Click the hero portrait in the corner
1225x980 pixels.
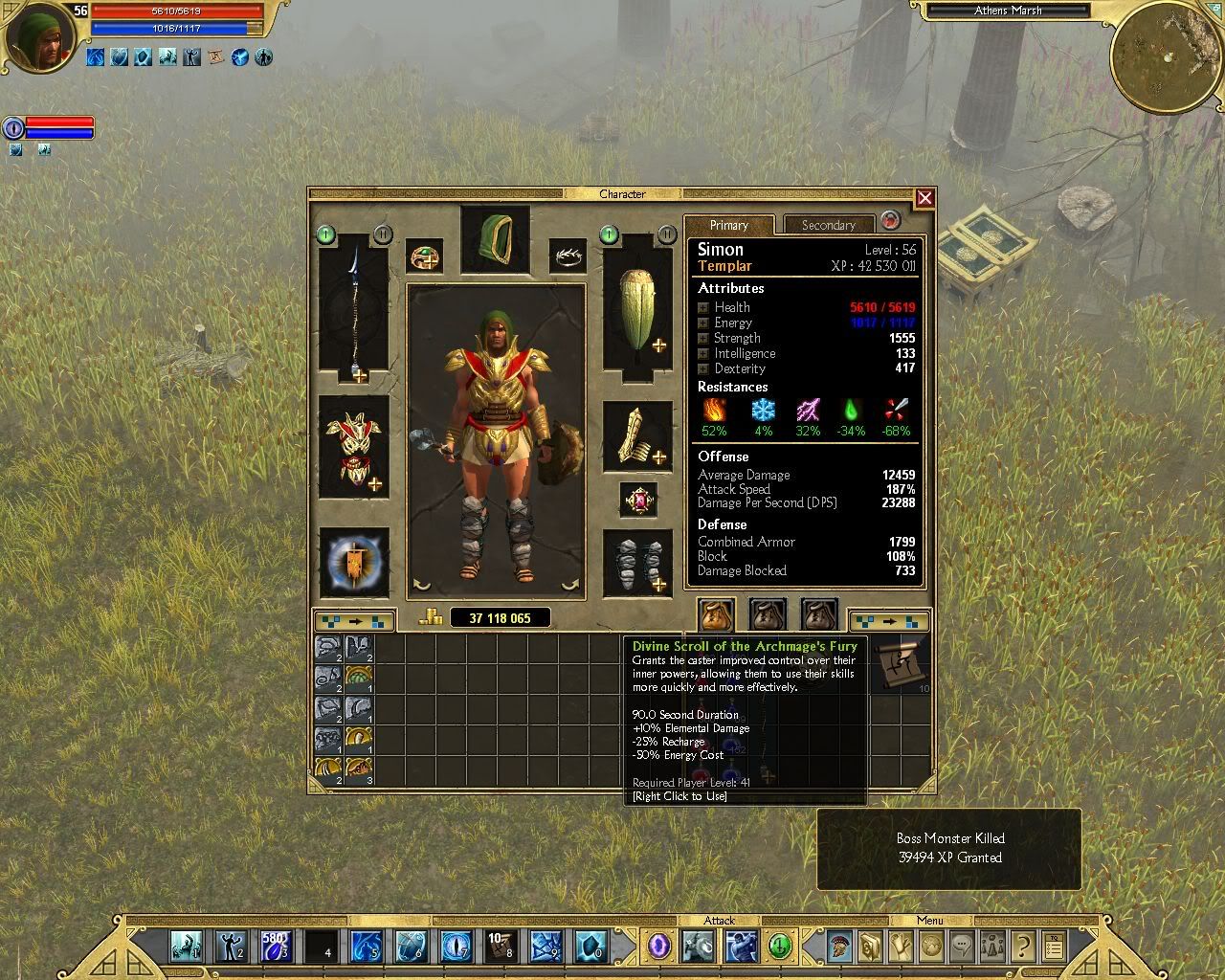(x=40, y=38)
